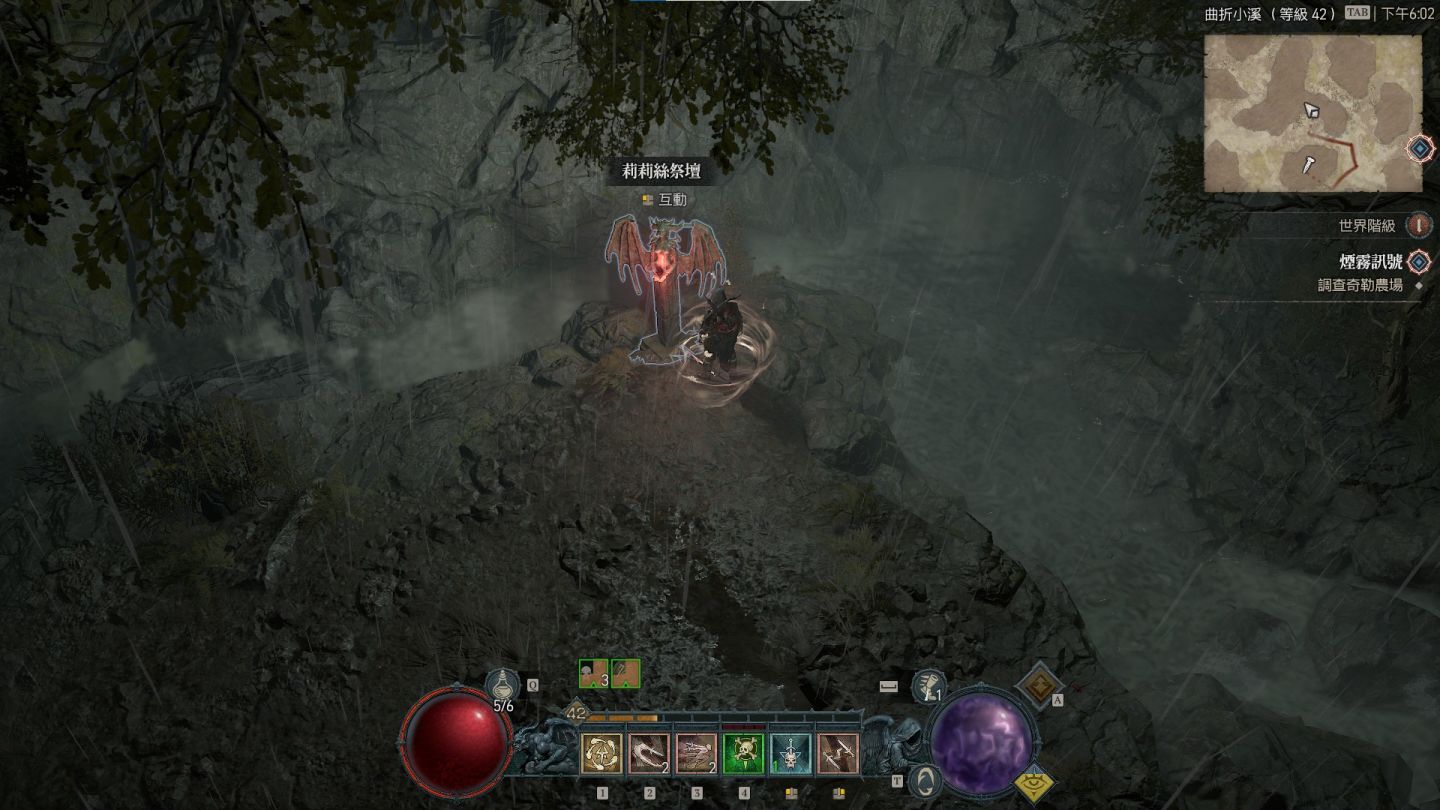Viewport: 1440px width, 810px height.
Task: Open the minimap
Action: pos(1312,113)
